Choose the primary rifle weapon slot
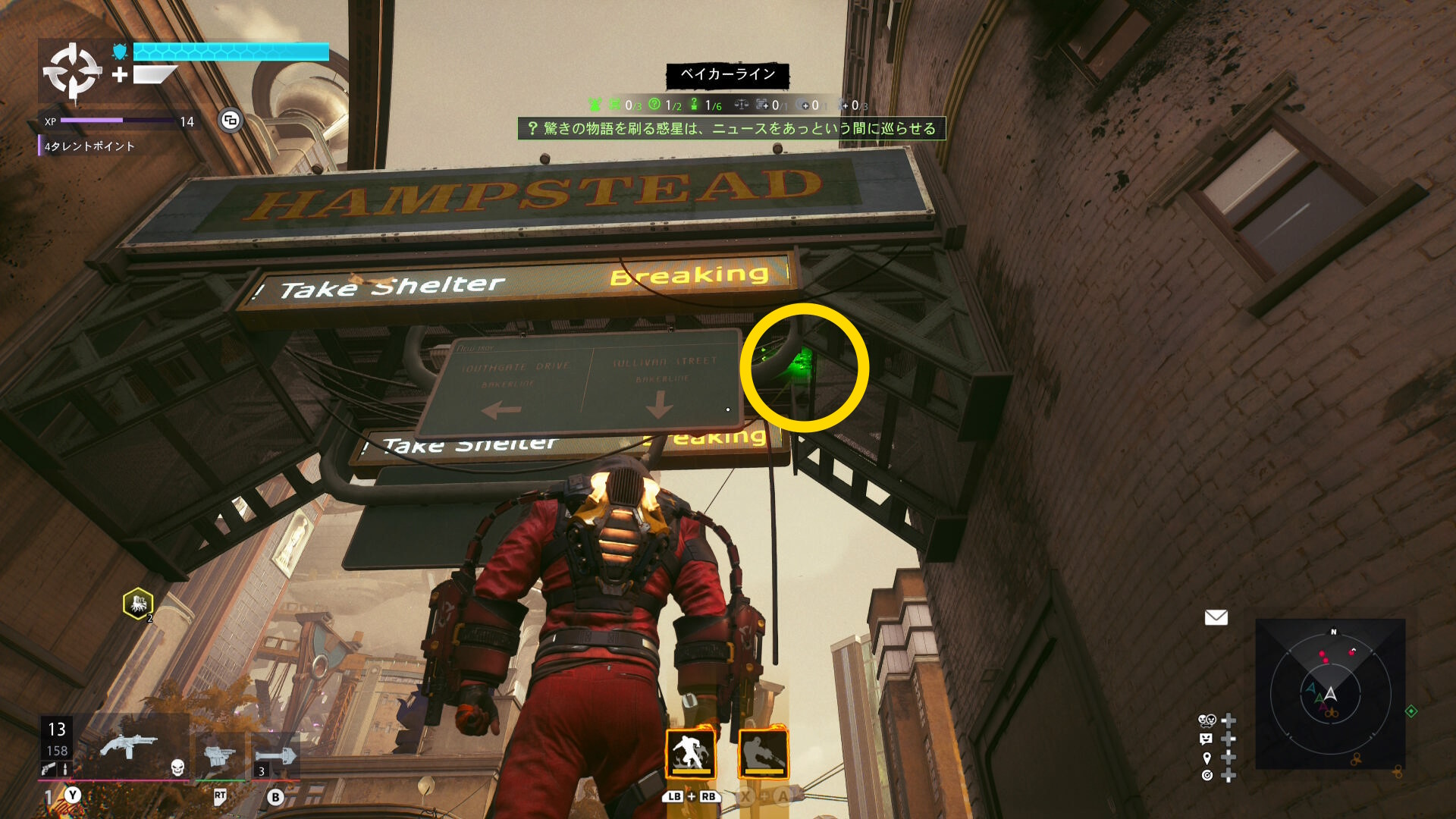The width and height of the screenshot is (1456, 819). 129,745
